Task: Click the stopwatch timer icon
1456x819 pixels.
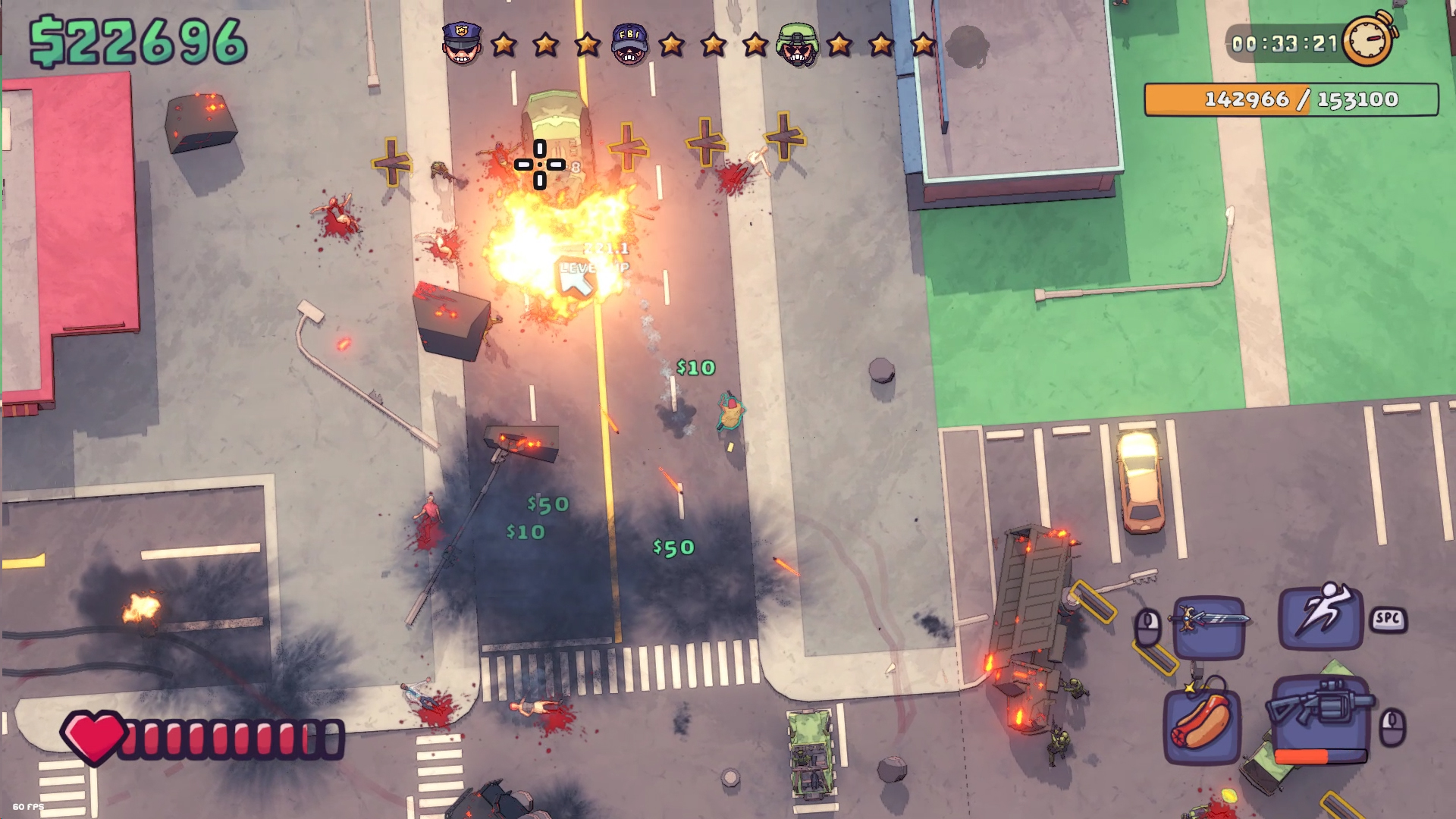Action: [1370, 39]
